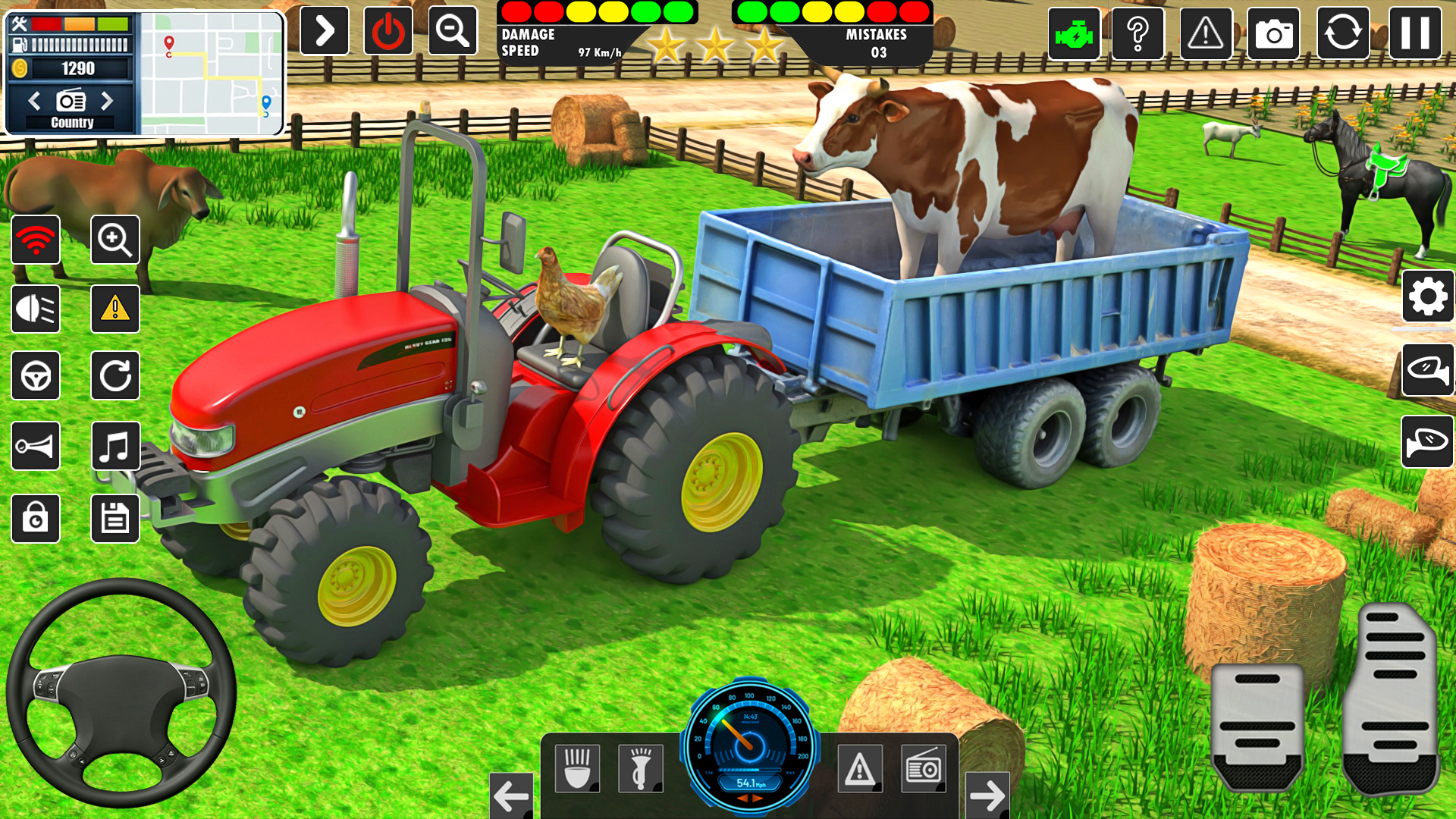Screen dimensions: 1456x819
Task: Toggle the lock icon on the left
Action: 36,519
